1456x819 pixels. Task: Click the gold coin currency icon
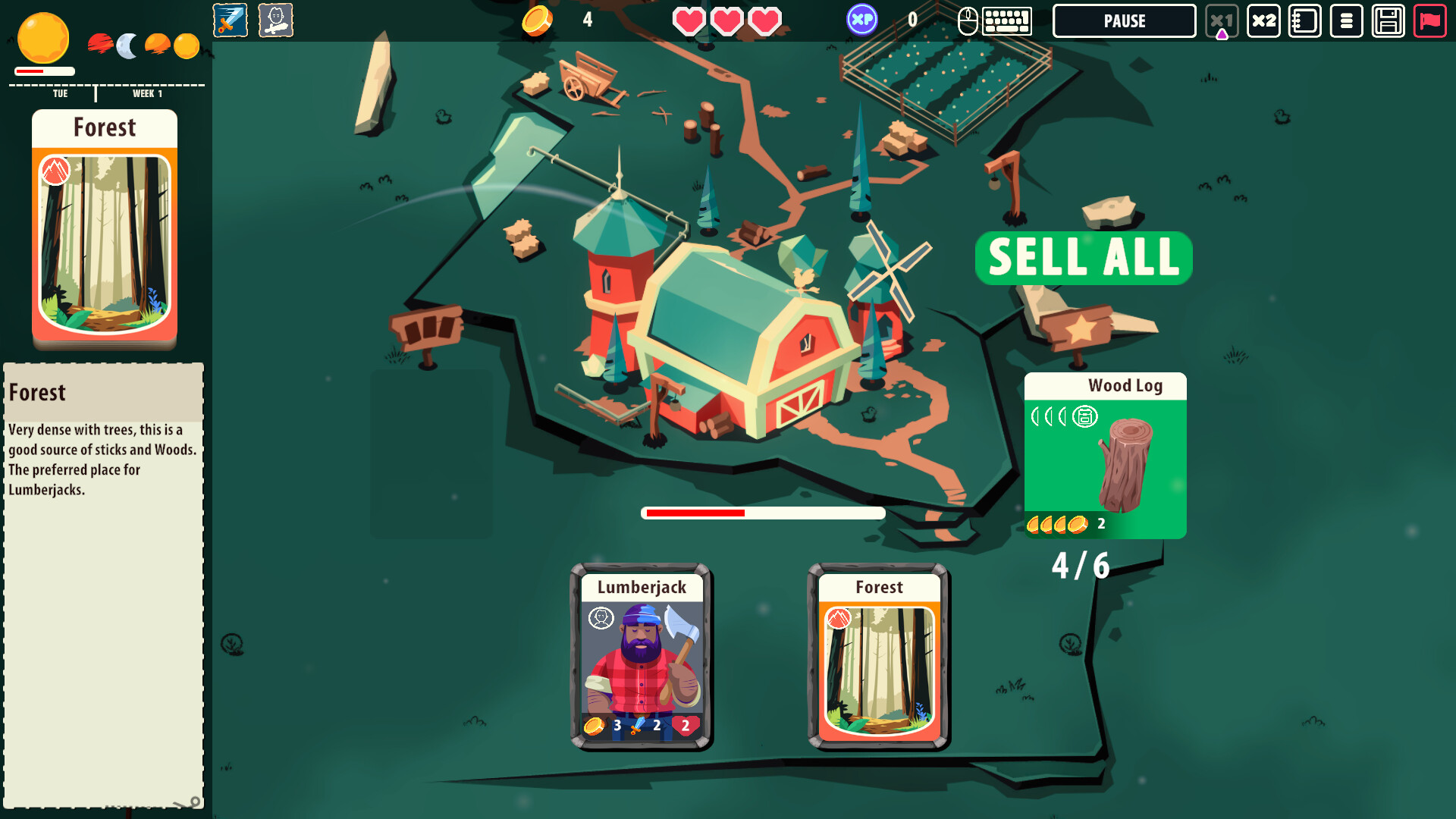click(x=537, y=20)
